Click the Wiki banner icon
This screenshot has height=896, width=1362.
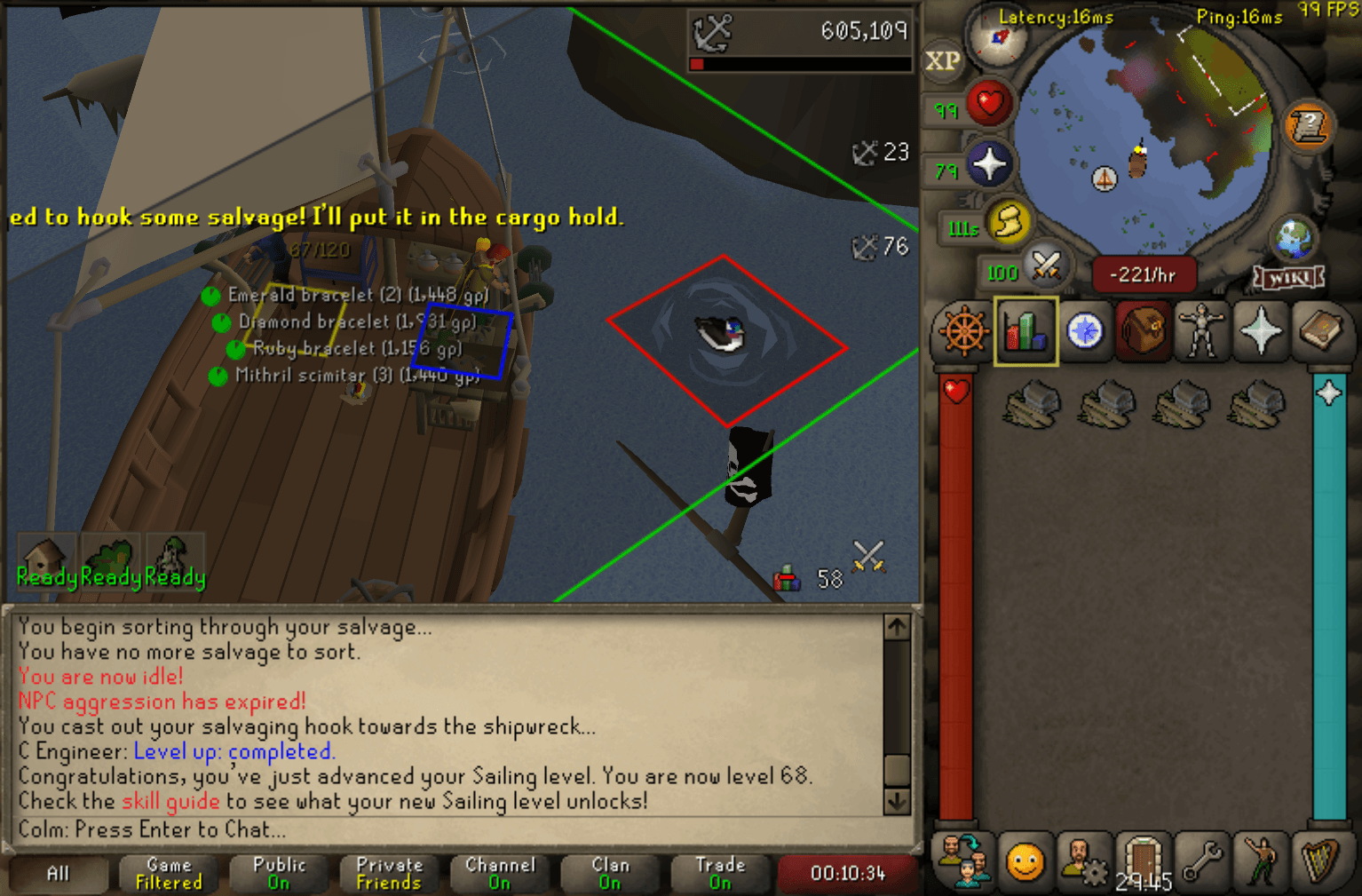pyautogui.click(x=1287, y=278)
